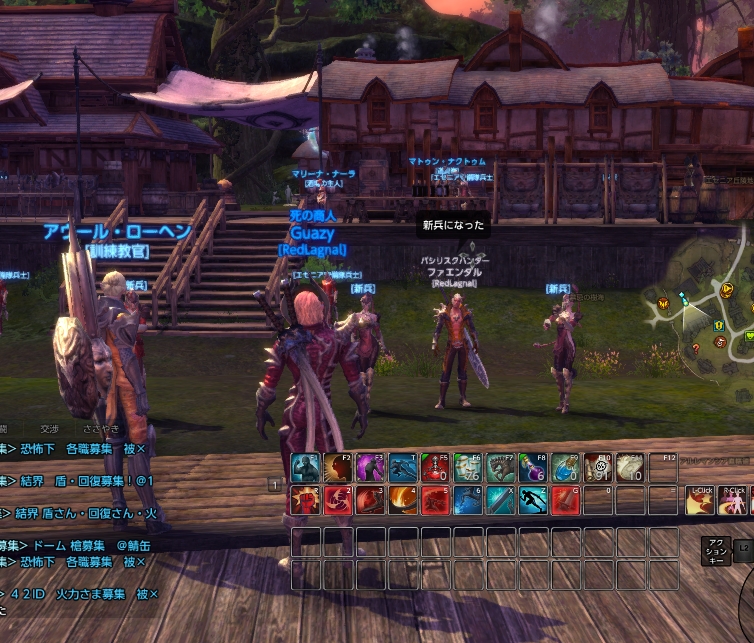Trigger the red potion flask on F5
This screenshot has height=643, width=754.
[435, 467]
